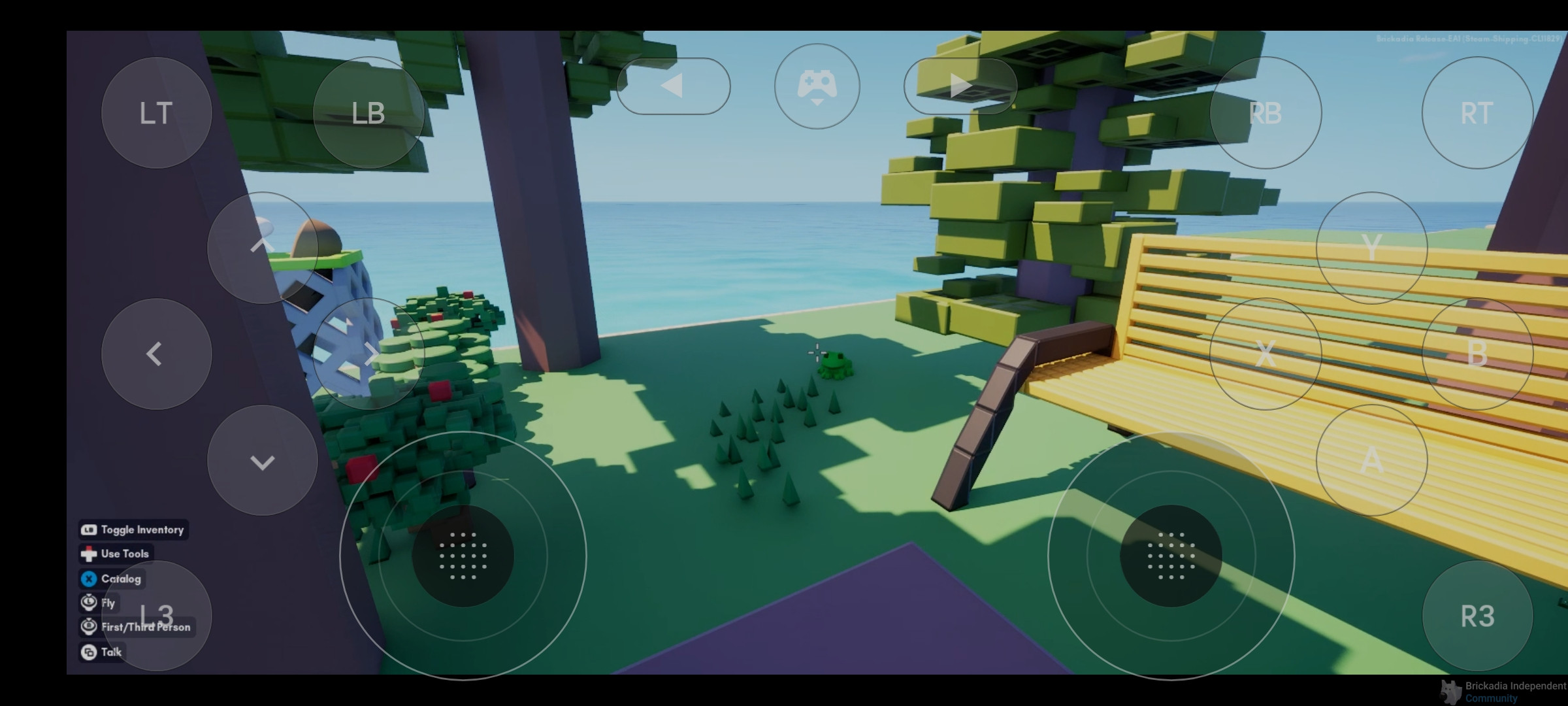Tap the LT trigger touch button
Viewport: 1568px width, 706px height.
point(156,112)
